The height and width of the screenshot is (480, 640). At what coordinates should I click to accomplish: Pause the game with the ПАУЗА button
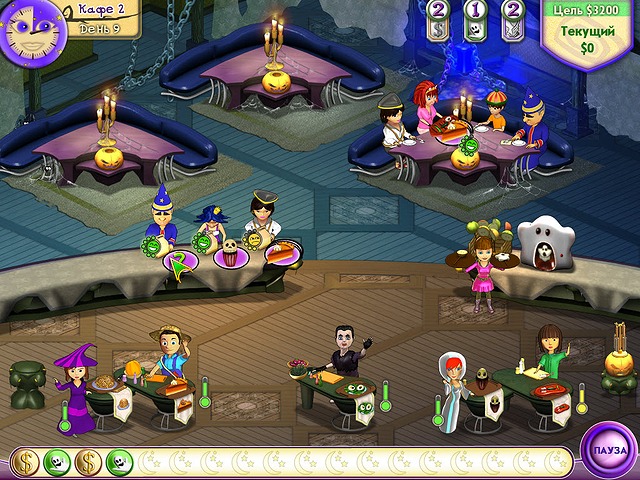pyautogui.click(x=609, y=450)
